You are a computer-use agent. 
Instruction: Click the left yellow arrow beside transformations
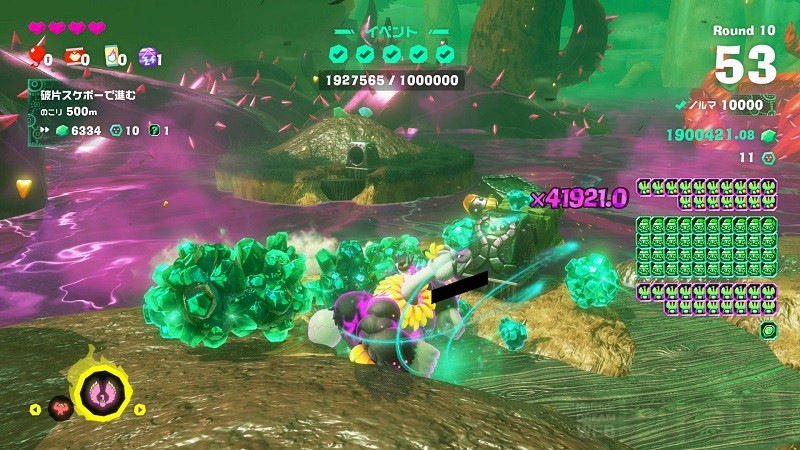[x=36, y=408]
